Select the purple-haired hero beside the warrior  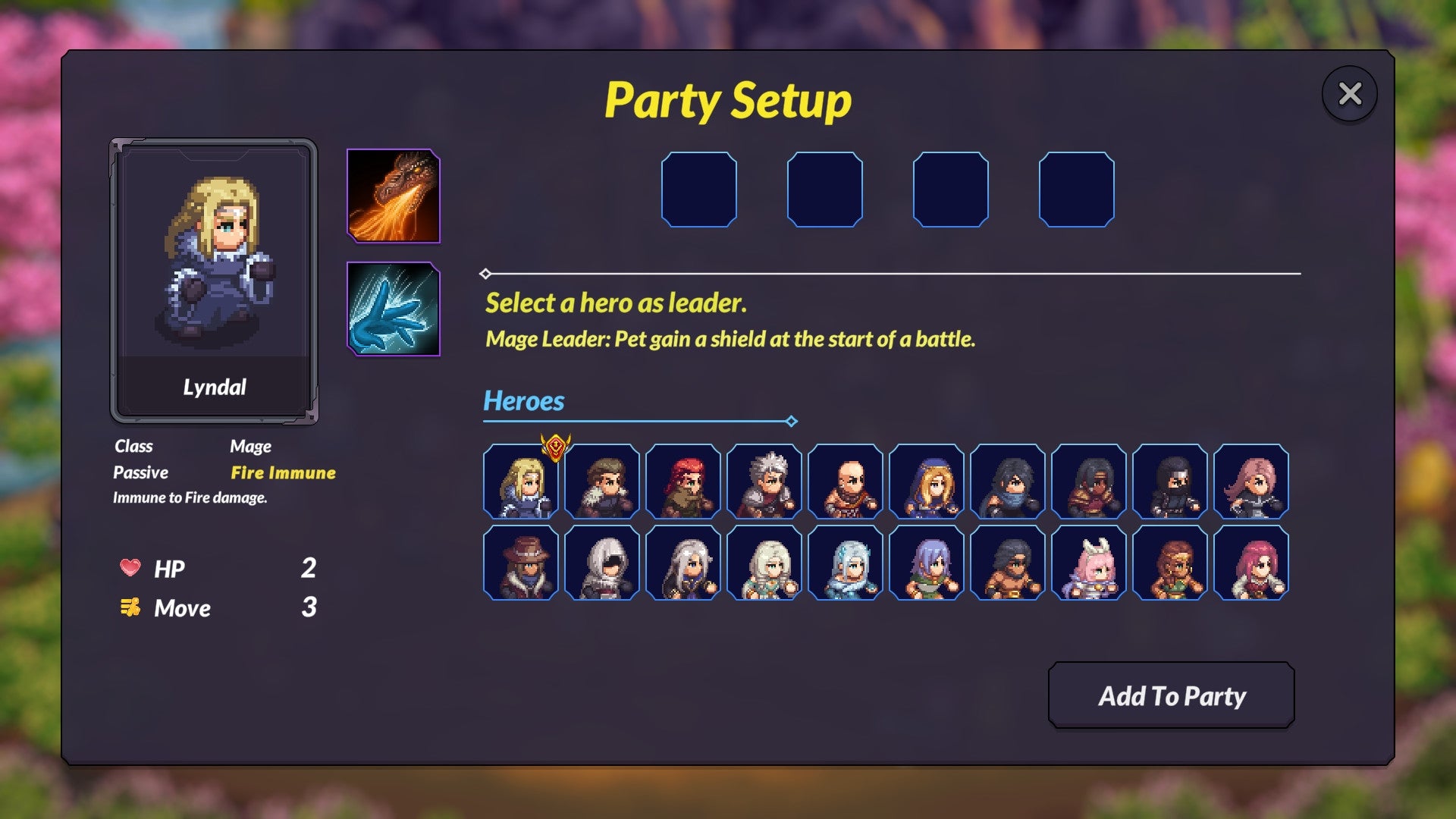[927, 563]
